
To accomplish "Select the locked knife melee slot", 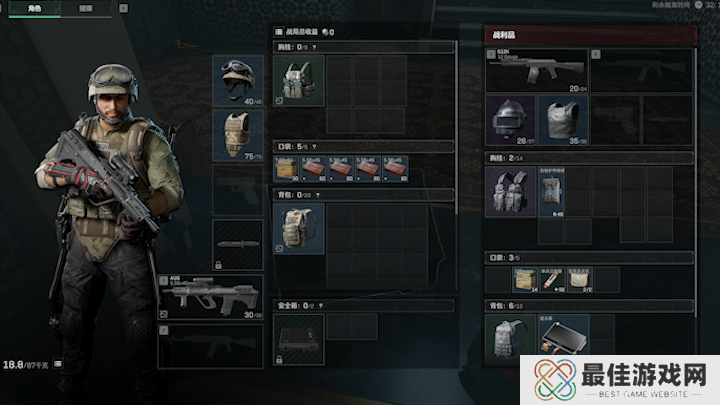I will [238, 244].
